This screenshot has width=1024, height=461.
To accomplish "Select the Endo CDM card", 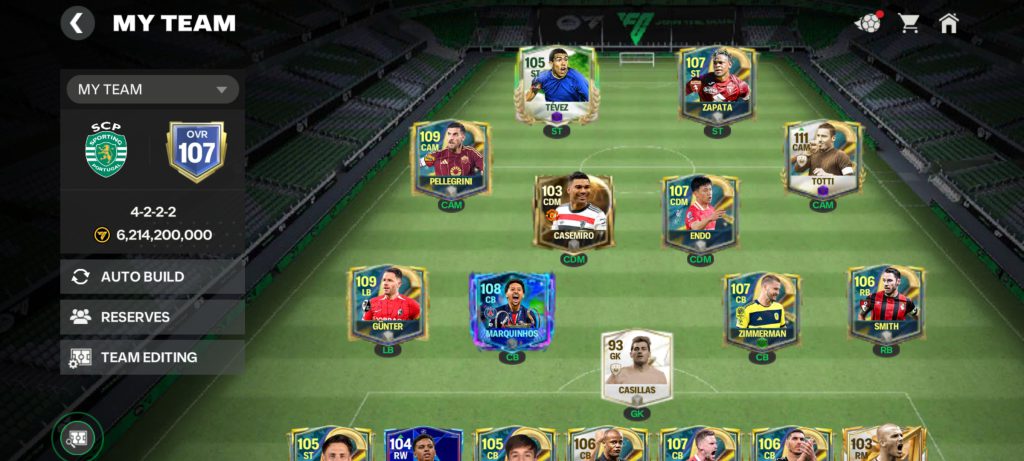I will coord(700,213).
